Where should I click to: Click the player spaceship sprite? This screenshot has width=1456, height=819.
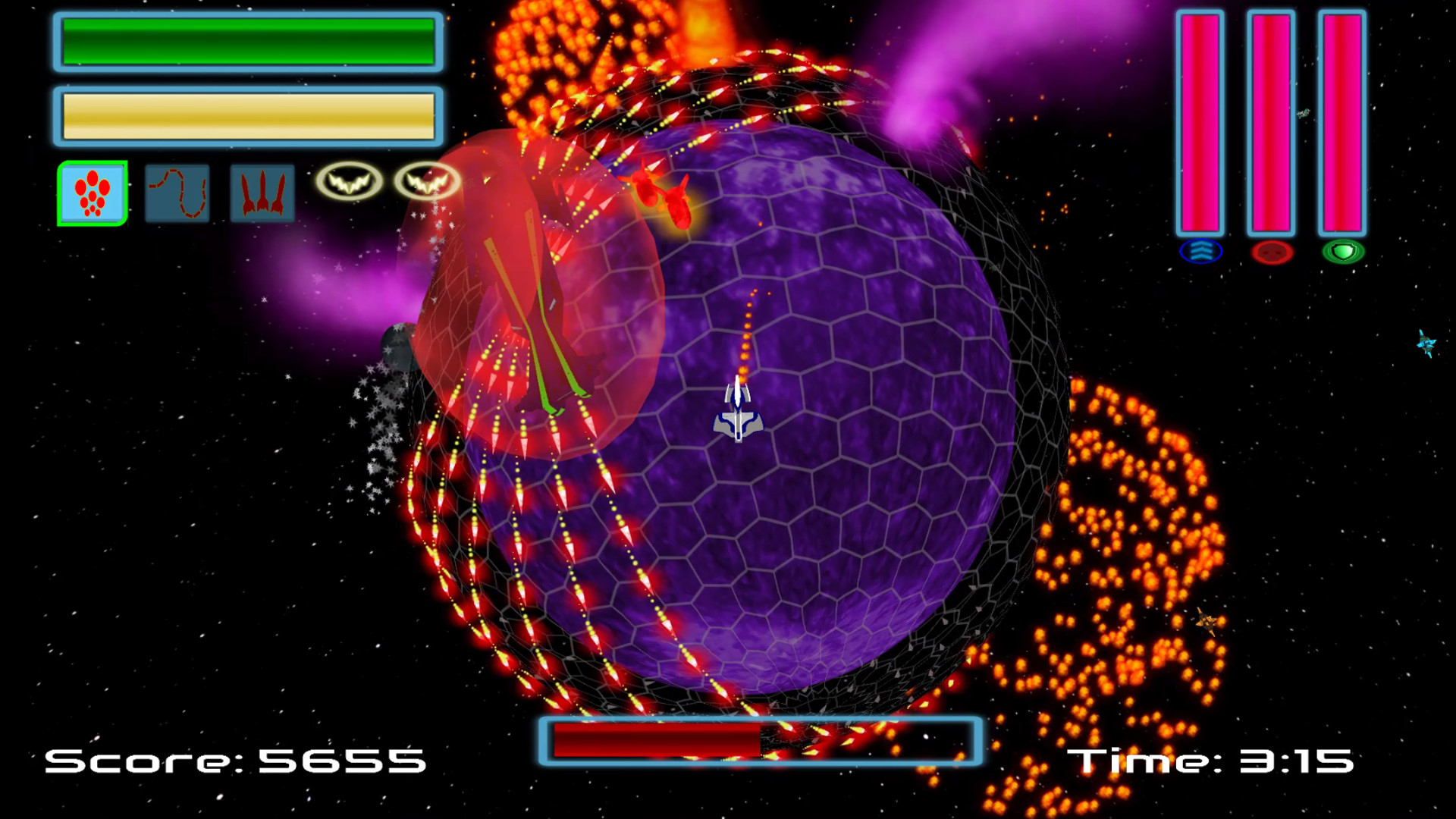736,414
